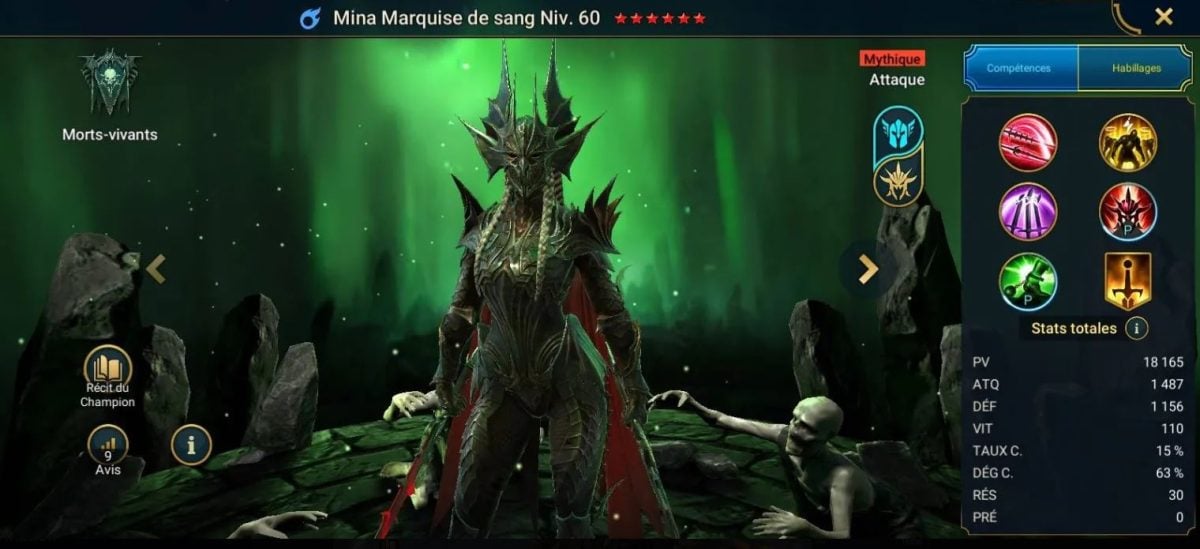The width and height of the screenshot is (1200, 549).
Task: Select the red slash skill icon
Action: click(1027, 142)
